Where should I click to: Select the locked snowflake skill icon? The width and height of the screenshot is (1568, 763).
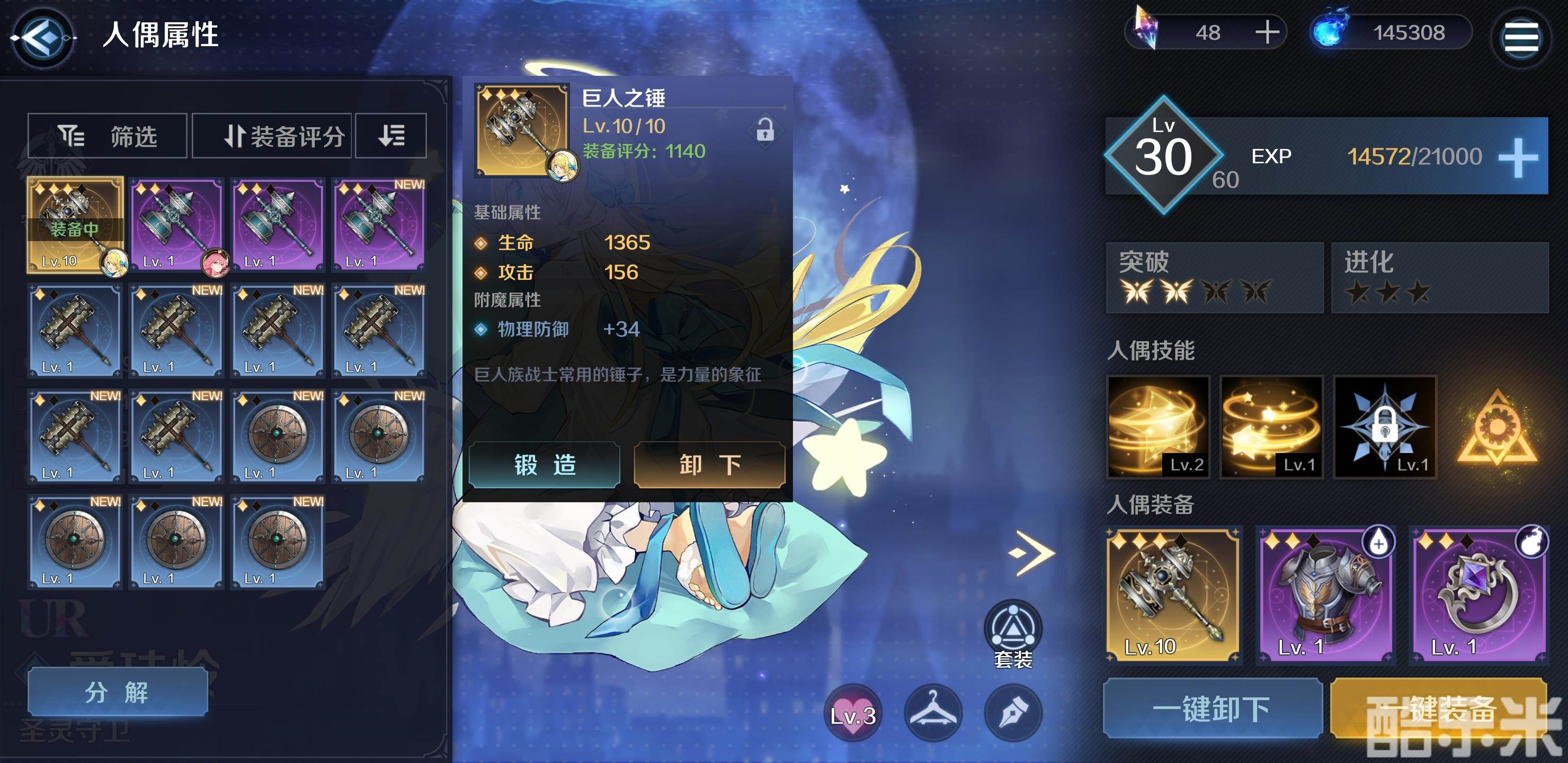coord(1385,426)
